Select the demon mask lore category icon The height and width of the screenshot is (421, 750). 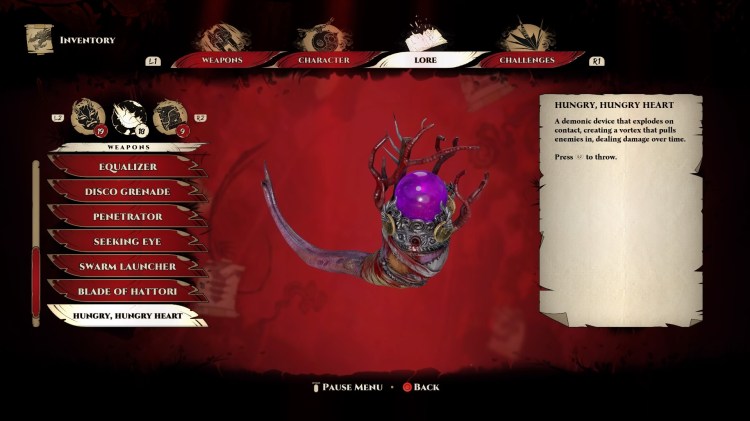[88, 117]
